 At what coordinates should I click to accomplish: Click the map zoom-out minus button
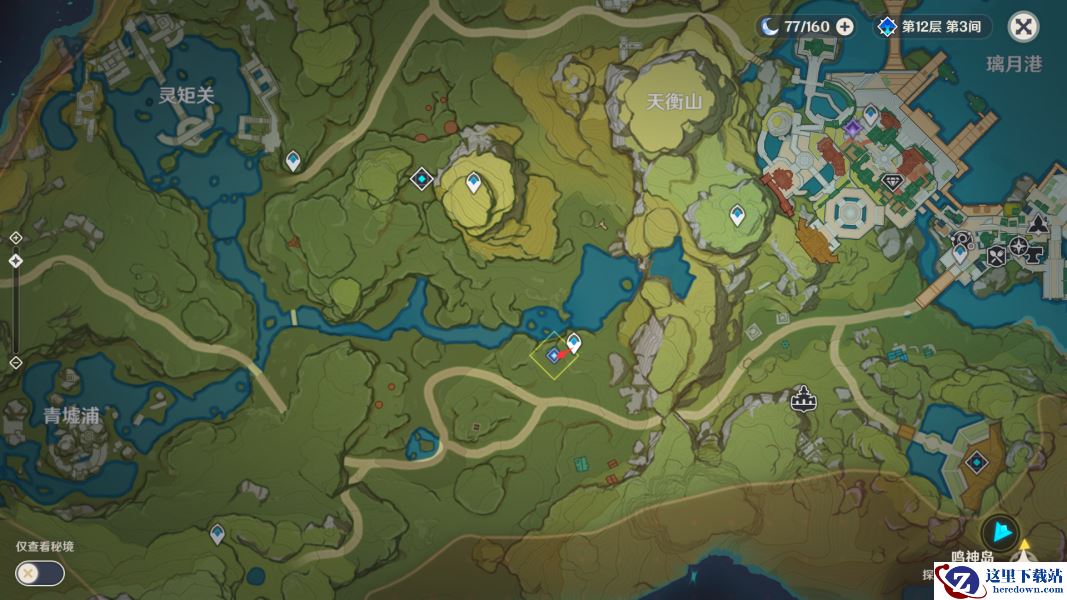pos(16,362)
